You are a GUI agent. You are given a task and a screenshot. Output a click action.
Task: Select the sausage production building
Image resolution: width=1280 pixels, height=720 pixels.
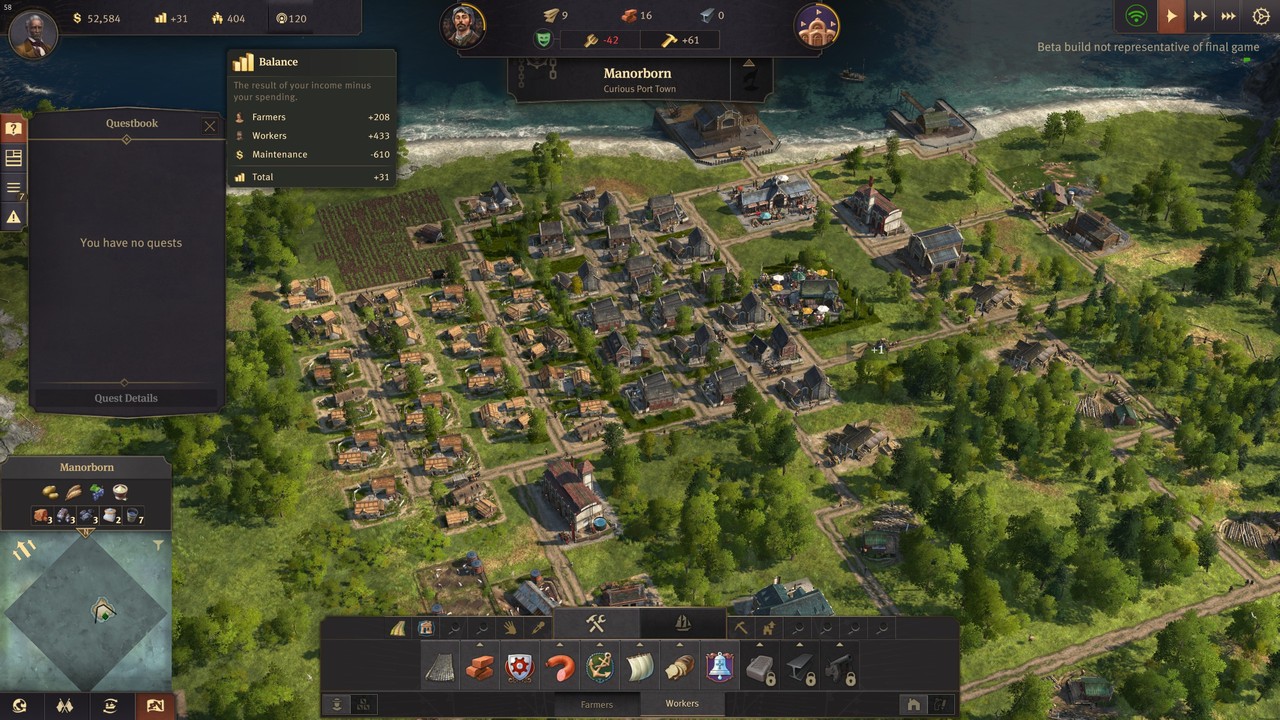[560, 668]
